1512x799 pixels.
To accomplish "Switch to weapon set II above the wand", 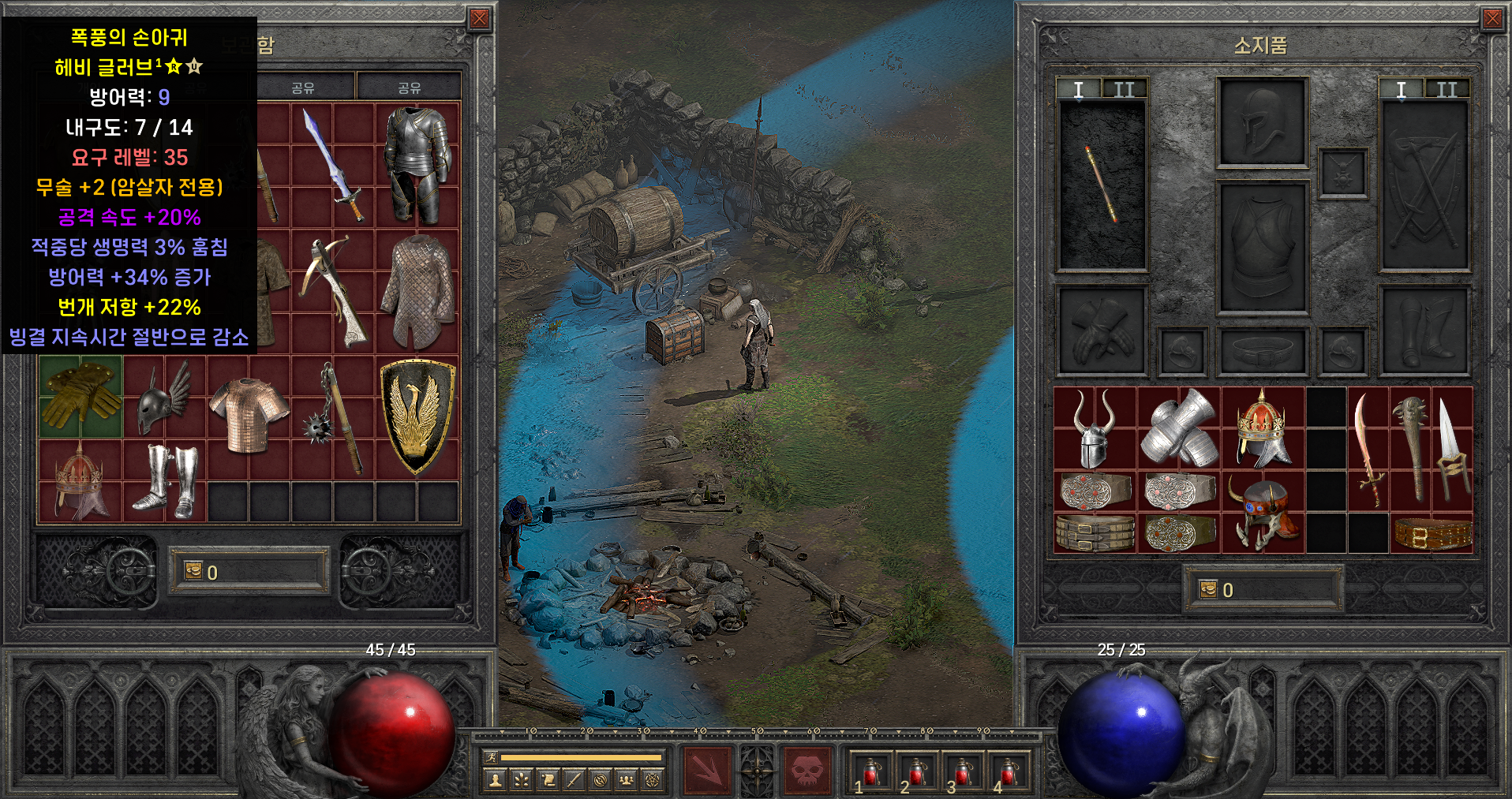I will 1124,90.
